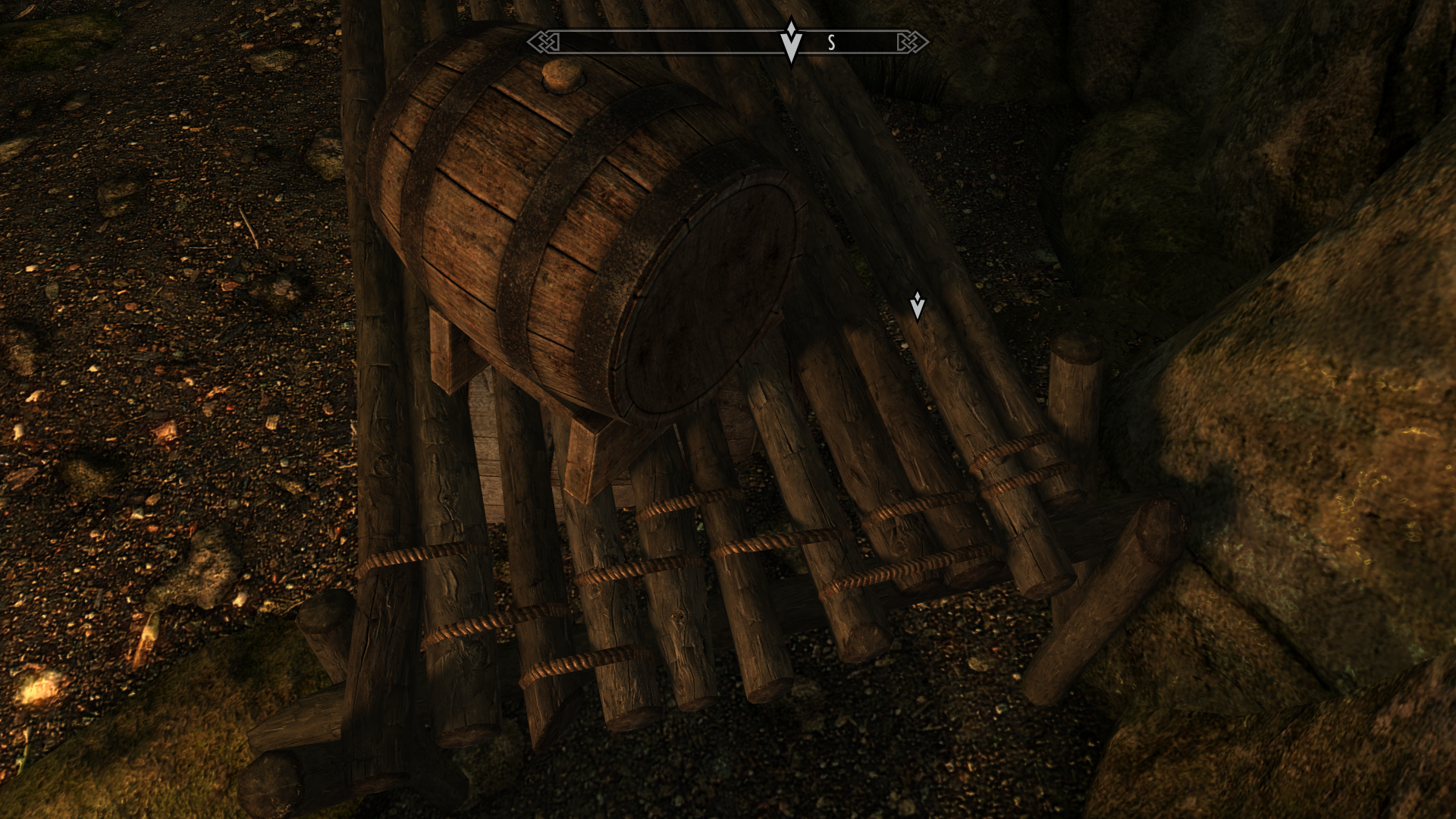1456x819 pixels.
Task: Select the South letter on the compass bar
Action: coord(831,43)
